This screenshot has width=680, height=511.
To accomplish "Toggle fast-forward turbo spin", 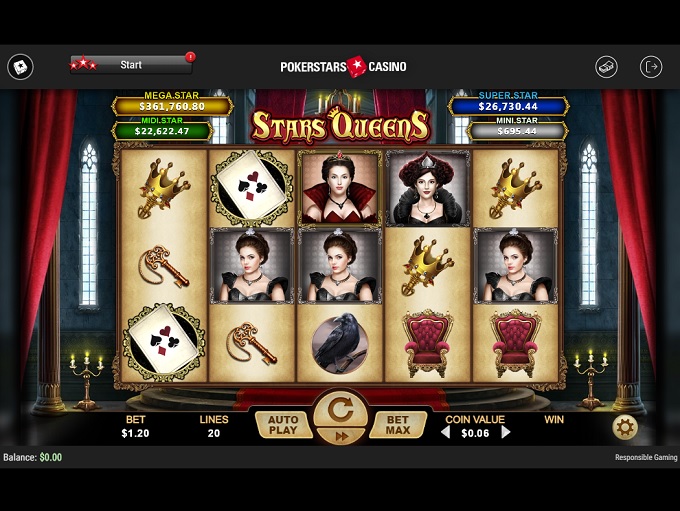I will (340, 436).
